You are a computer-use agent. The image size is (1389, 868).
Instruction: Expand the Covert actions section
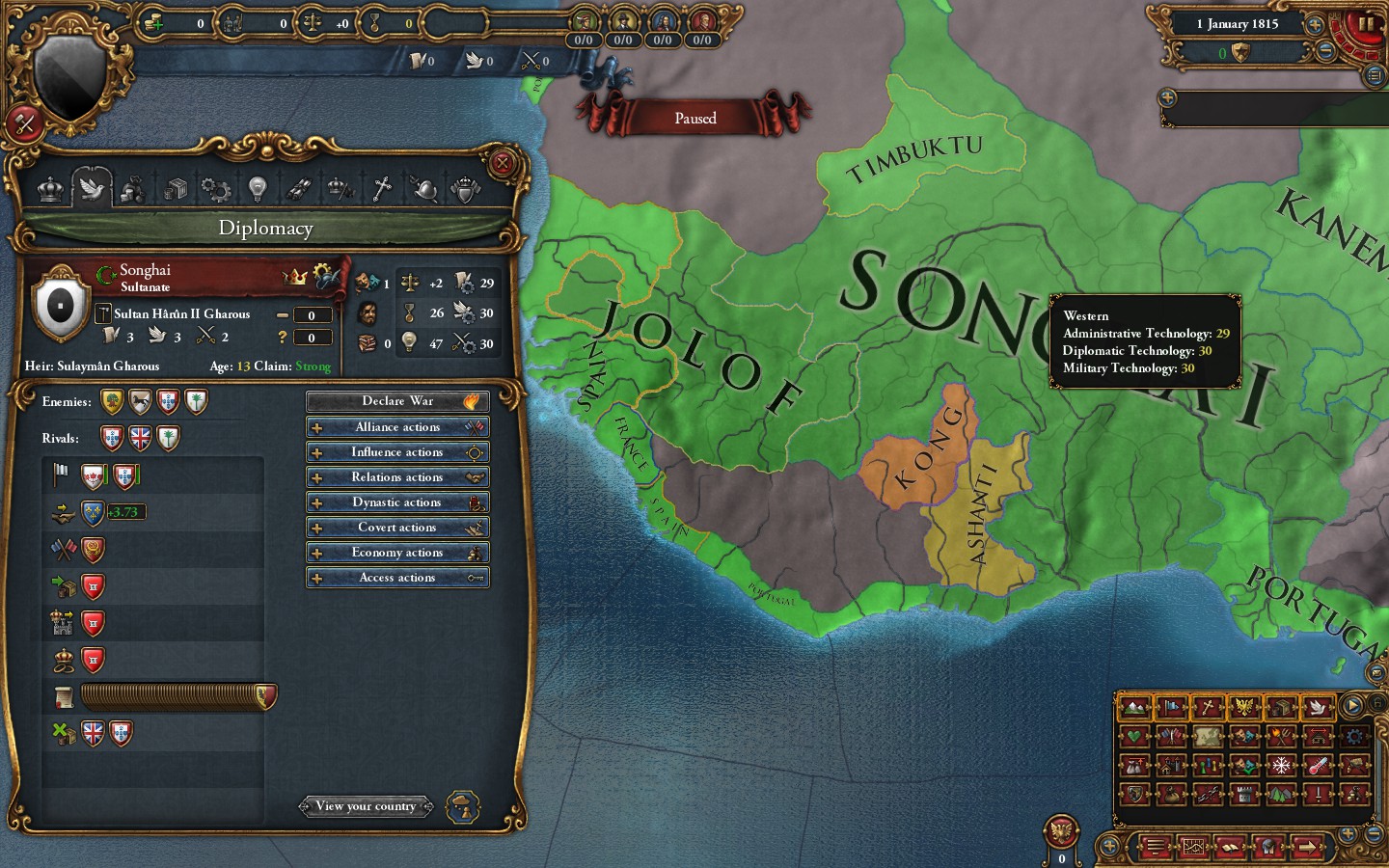(397, 527)
